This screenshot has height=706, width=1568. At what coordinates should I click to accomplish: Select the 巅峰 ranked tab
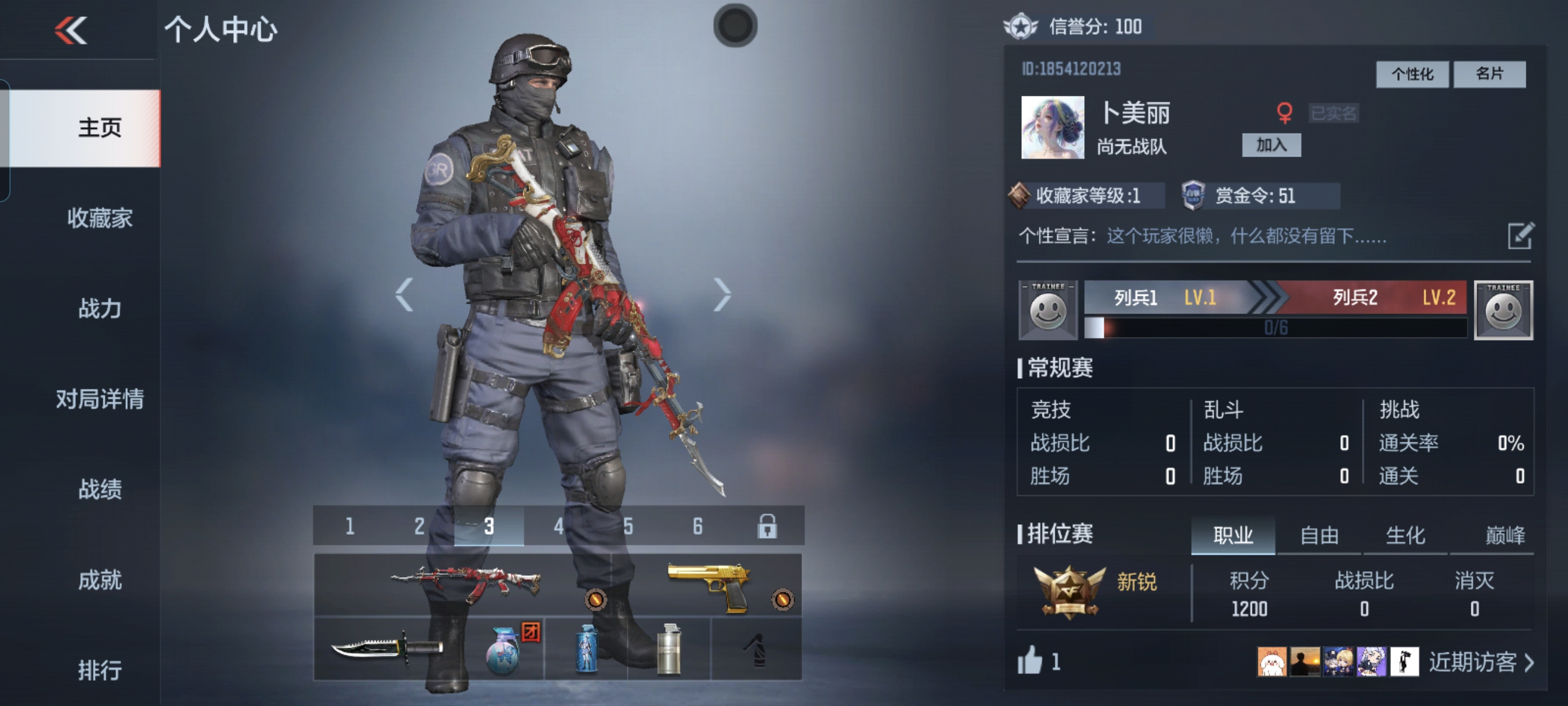coord(1504,535)
